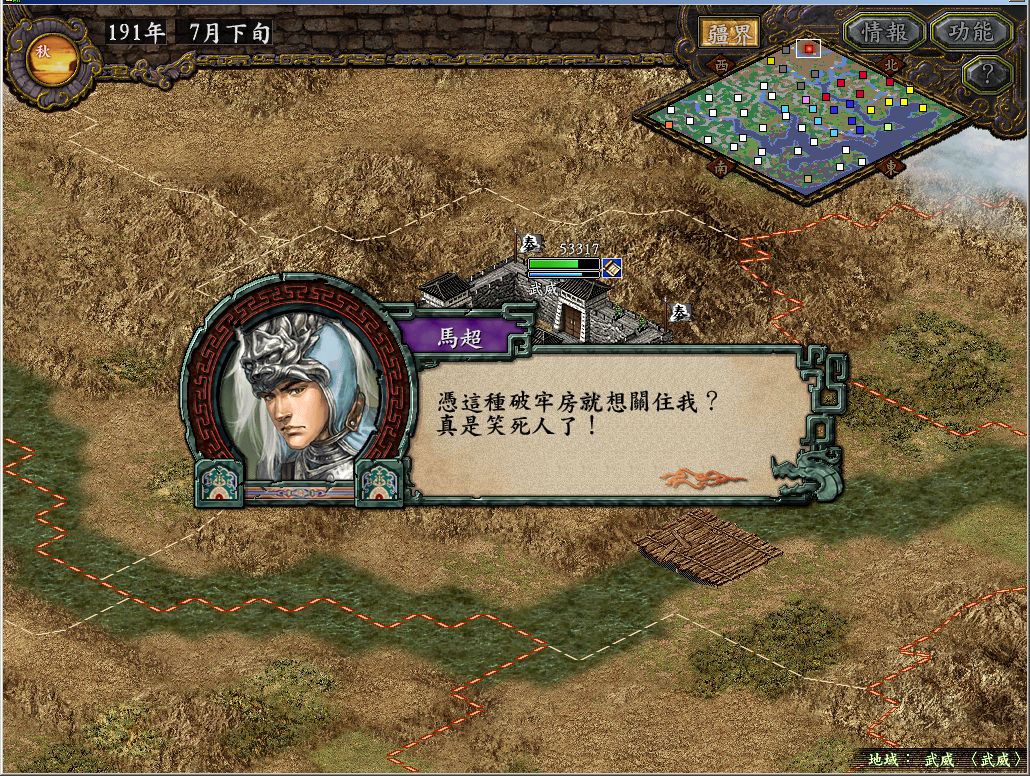Select the 南 south direction marker
This screenshot has width=1030, height=776.
pyautogui.click(x=721, y=168)
